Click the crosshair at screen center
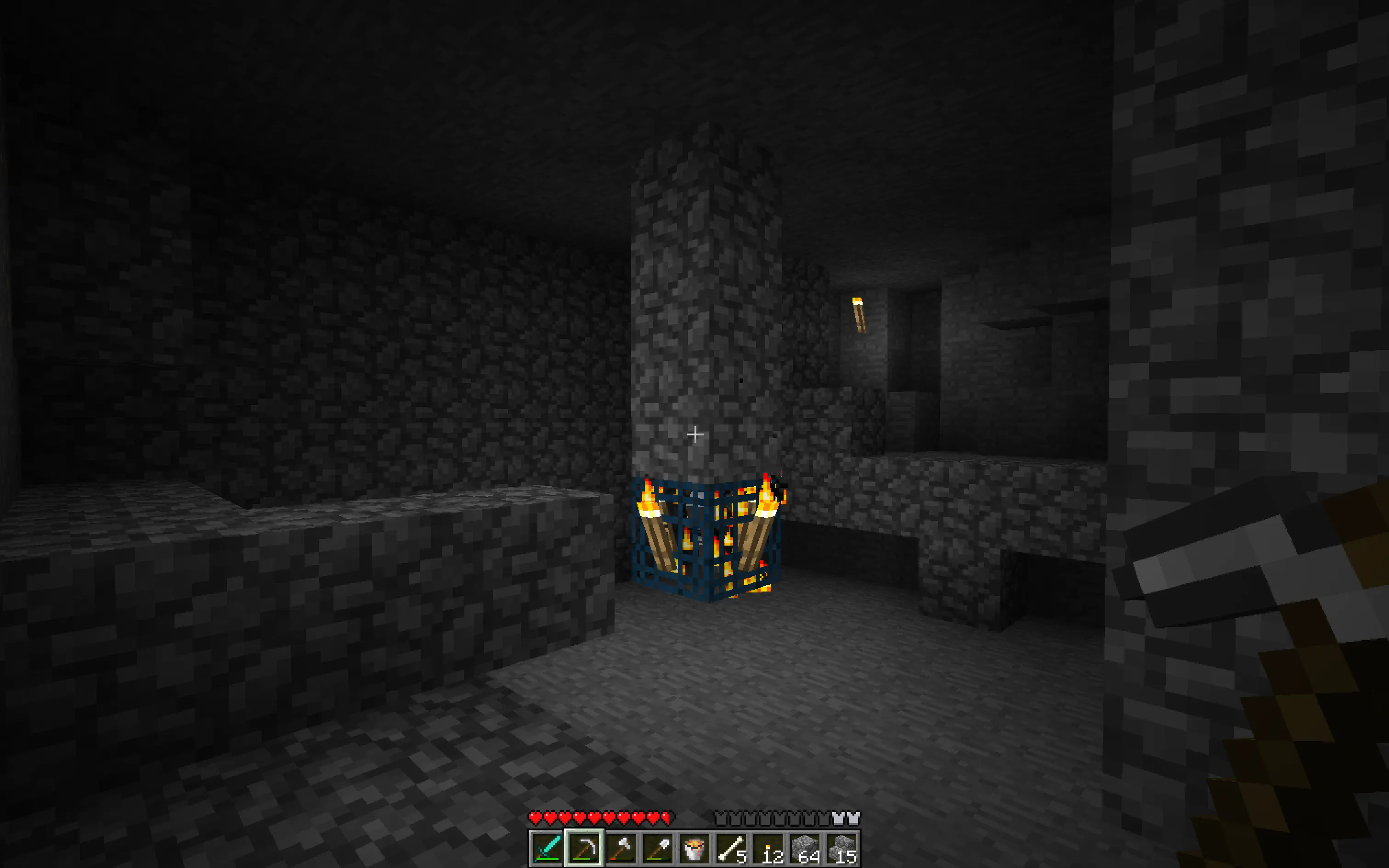Image resolution: width=1389 pixels, height=868 pixels. tap(694, 434)
